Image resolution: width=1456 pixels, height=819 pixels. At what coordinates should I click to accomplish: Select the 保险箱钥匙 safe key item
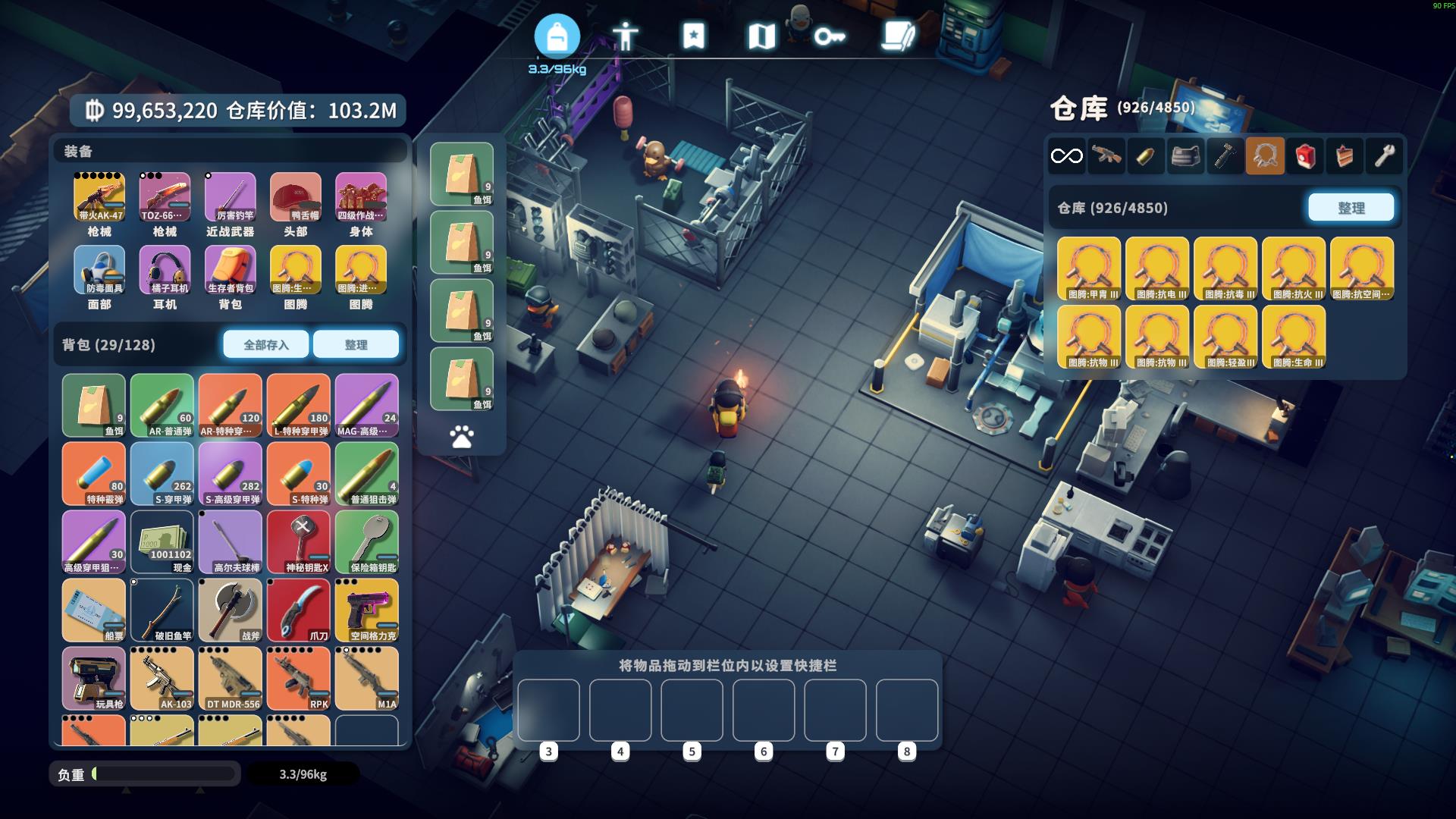point(367,541)
